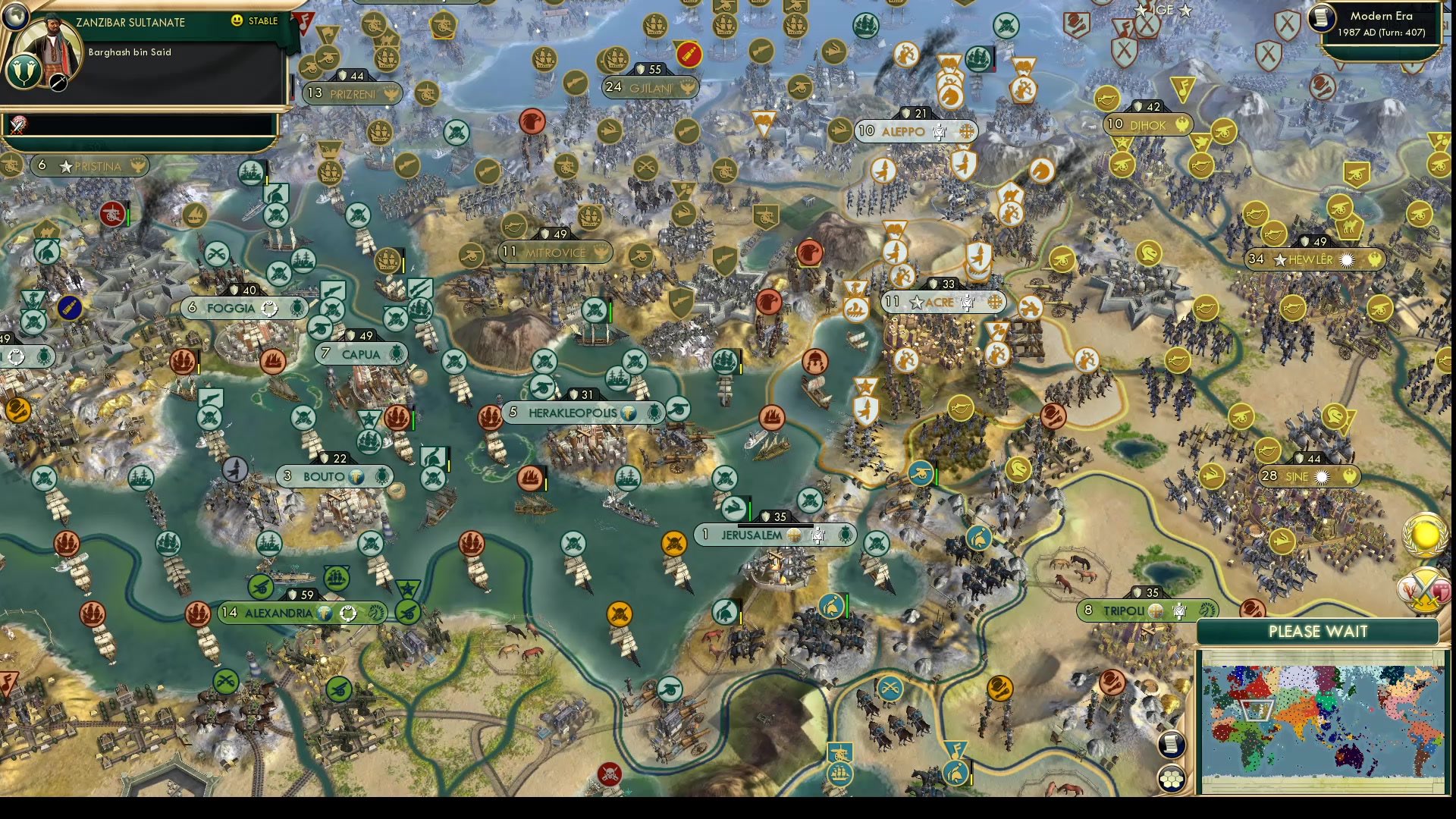Click the pink diplomacy icon next to the crossed swords
The height and width of the screenshot is (819, 1456).
point(1442,591)
